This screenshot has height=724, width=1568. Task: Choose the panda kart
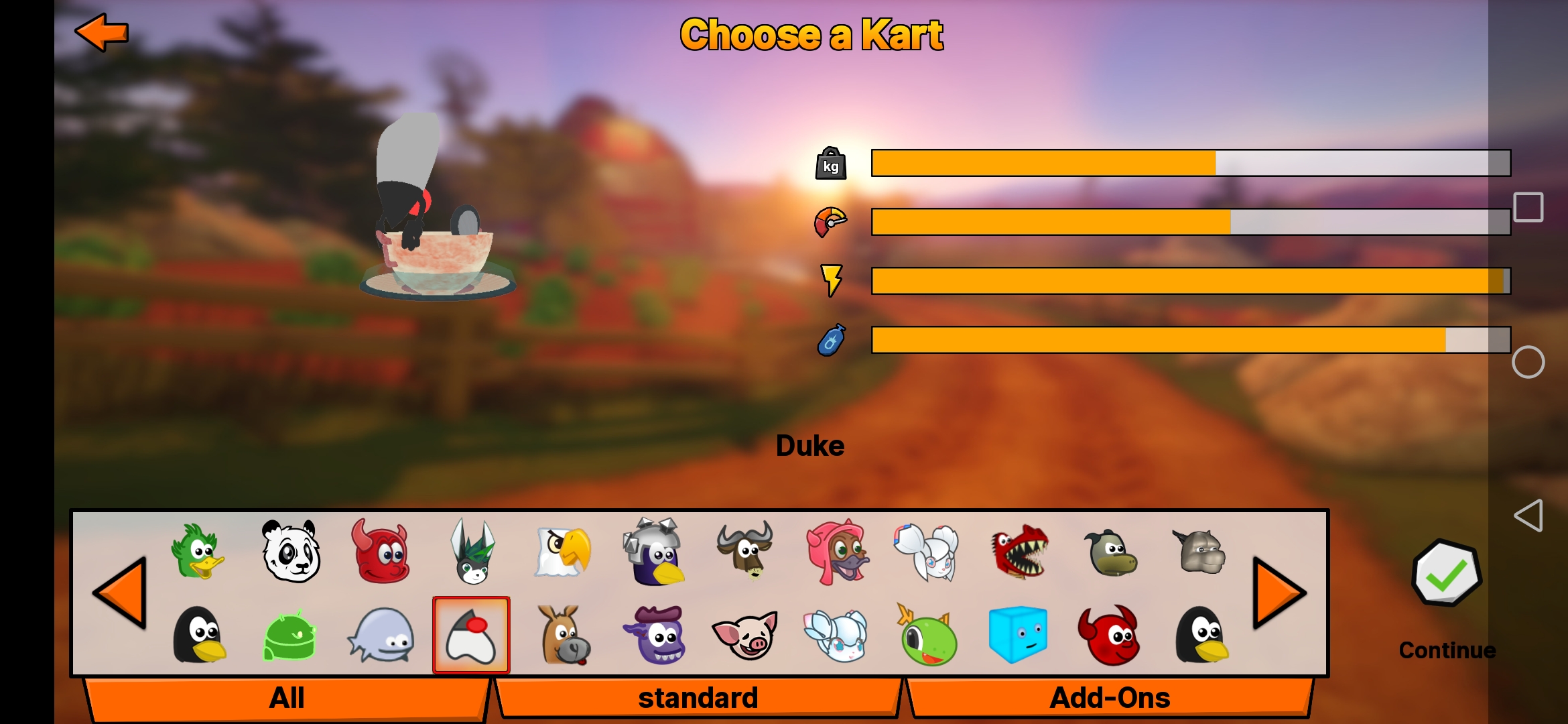pos(290,552)
